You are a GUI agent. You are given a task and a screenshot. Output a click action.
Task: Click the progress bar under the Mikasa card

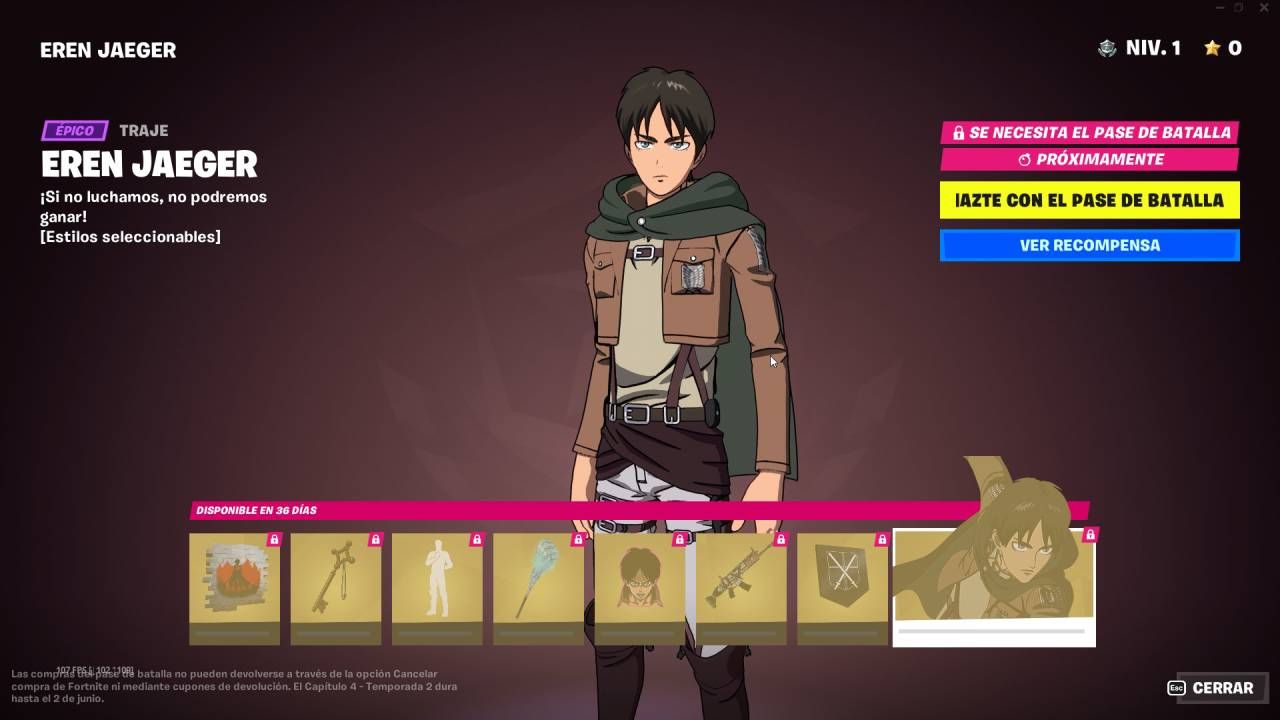point(993,632)
